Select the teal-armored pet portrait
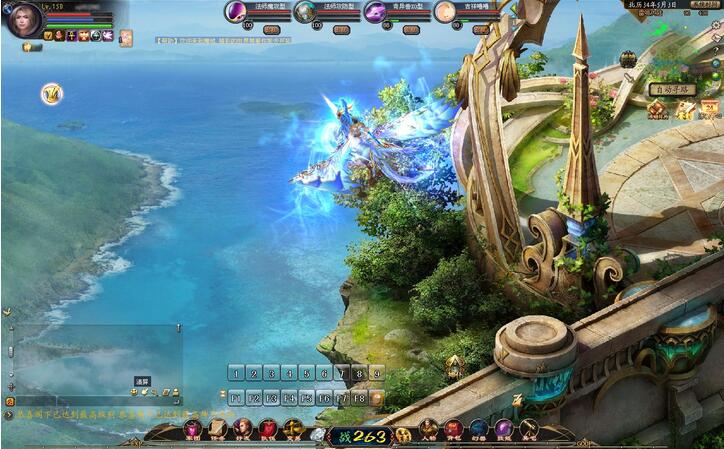Screen dimensions: 724x449 (305, 11)
